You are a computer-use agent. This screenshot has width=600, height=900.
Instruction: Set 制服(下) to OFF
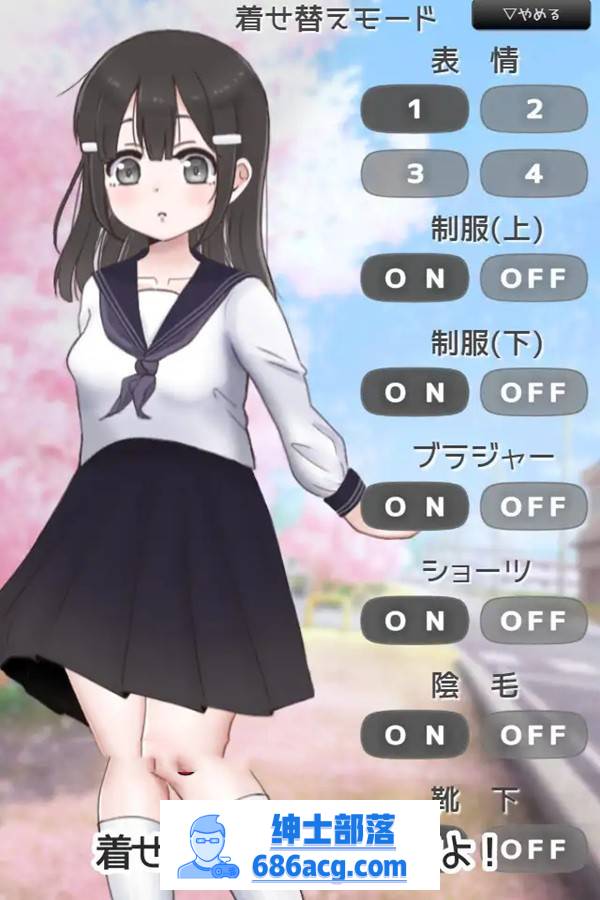point(533,392)
